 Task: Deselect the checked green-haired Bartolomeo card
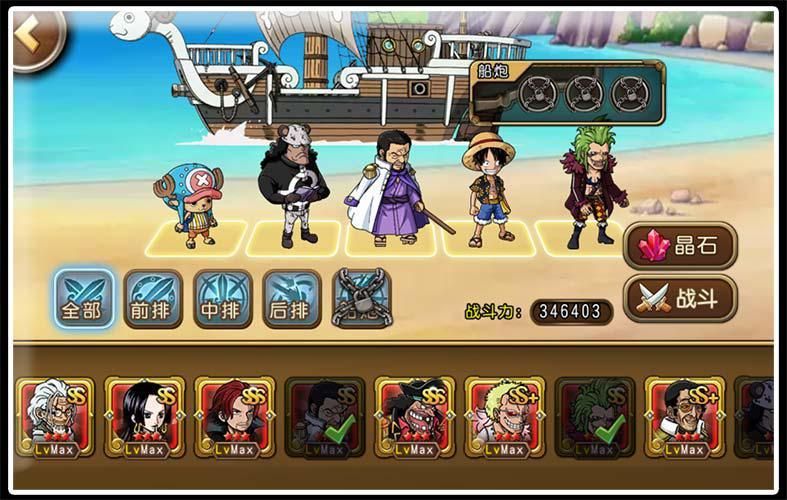click(595, 416)
